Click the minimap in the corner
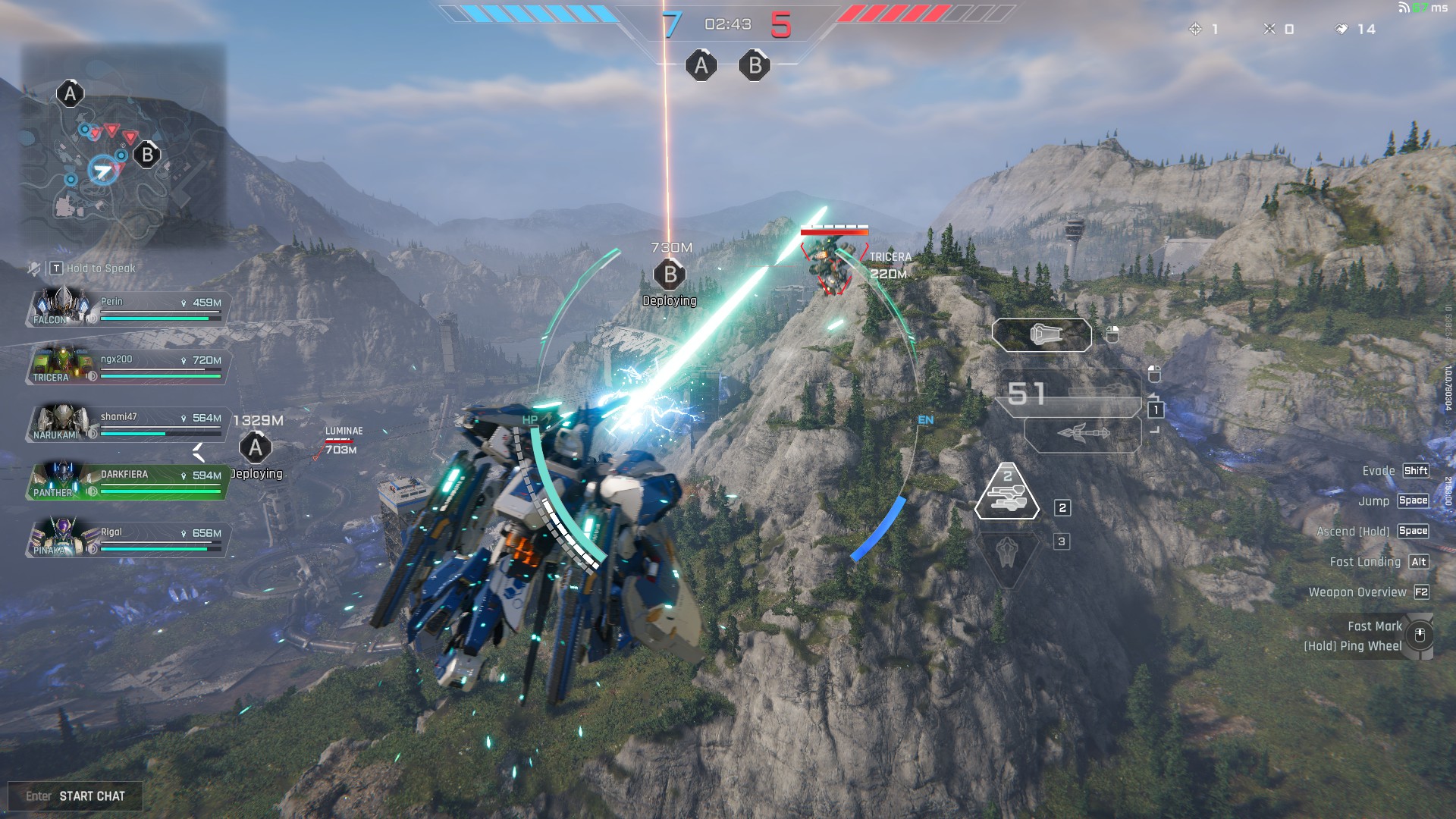The image size is (1456, 819). (123, 144)
